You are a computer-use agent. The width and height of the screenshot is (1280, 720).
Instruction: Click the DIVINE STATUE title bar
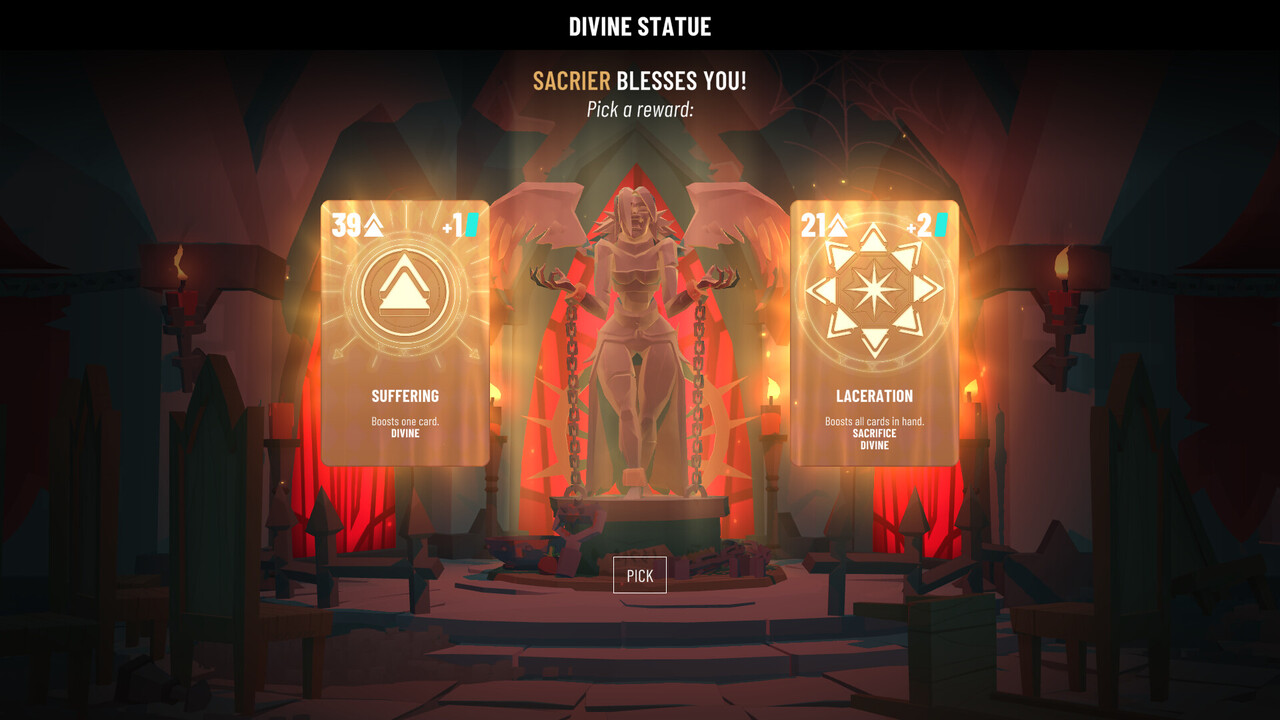point(640,26)
